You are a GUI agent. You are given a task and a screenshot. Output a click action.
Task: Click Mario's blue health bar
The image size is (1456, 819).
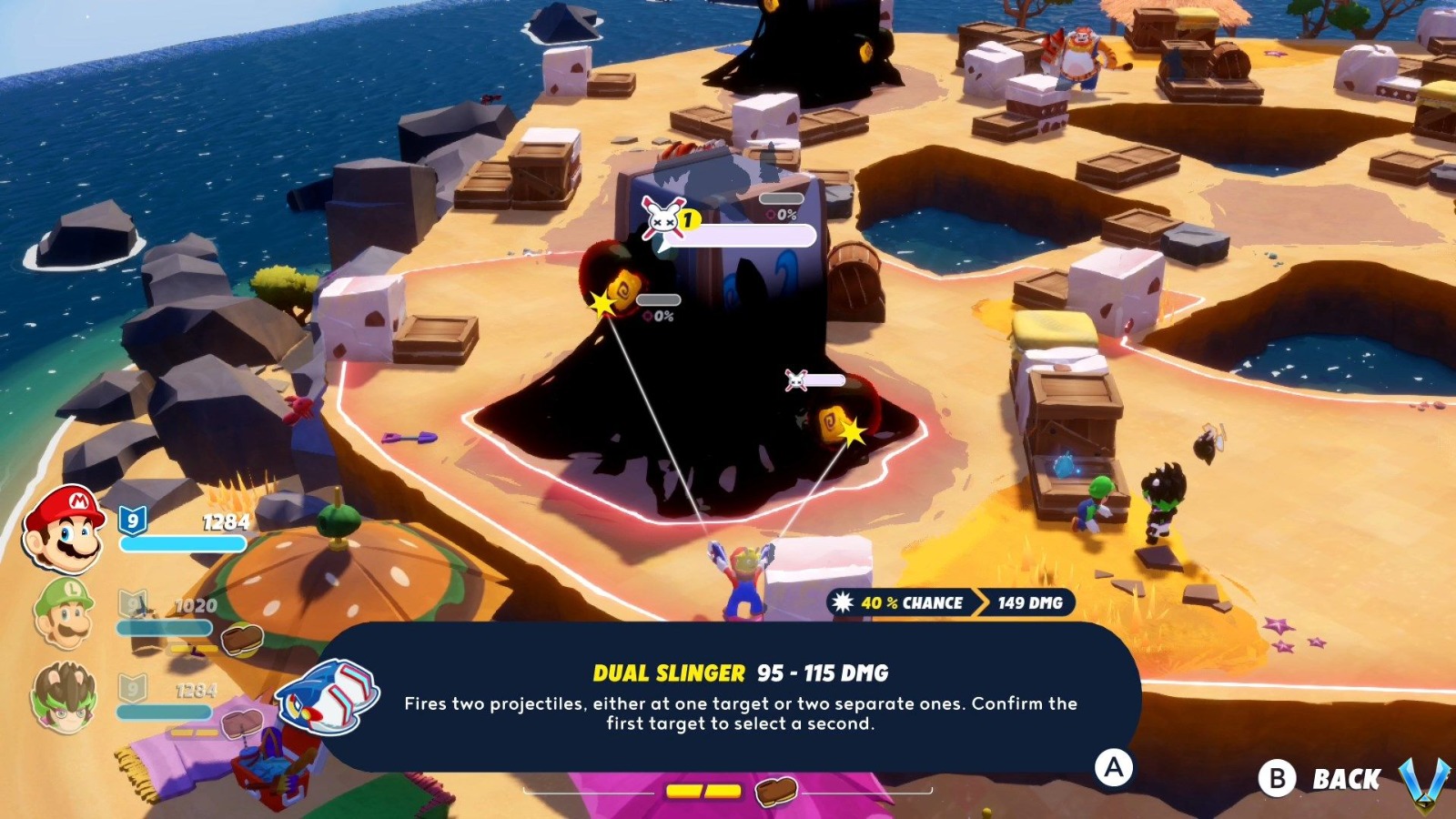coord(182,542)
